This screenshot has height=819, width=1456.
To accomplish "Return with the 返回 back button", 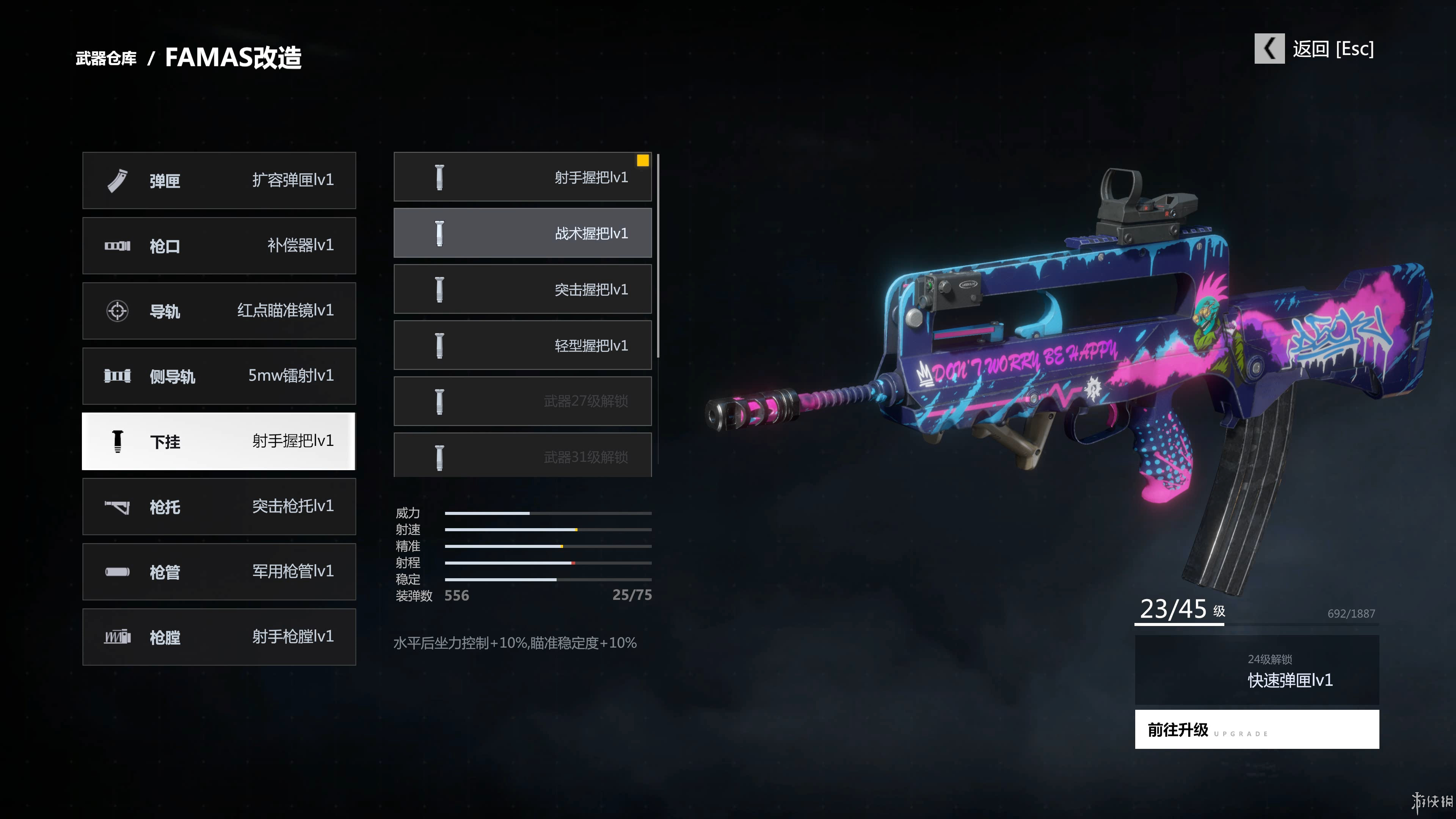I will click(1314, 49).
